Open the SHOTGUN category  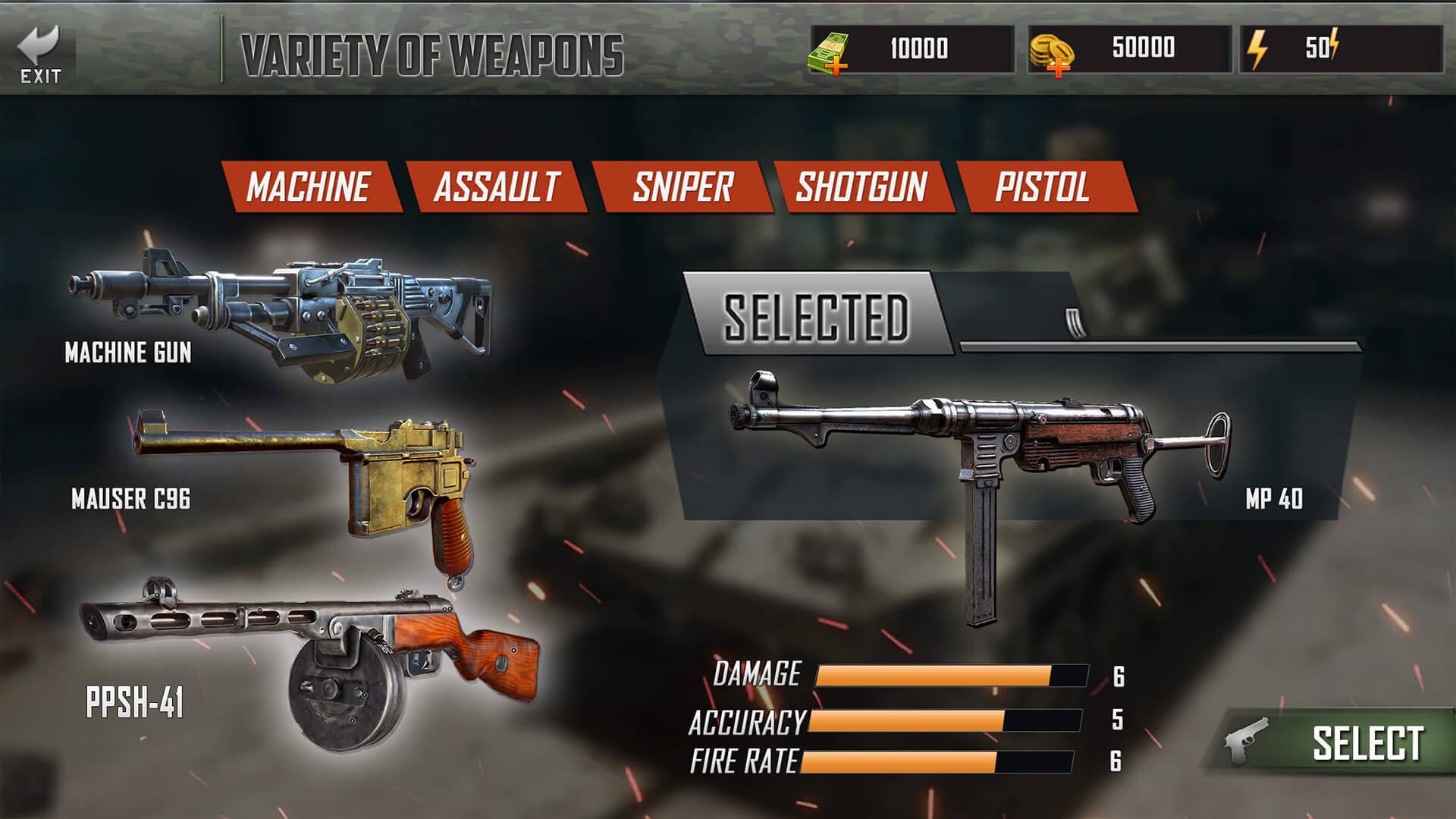[x=861, y=184]
